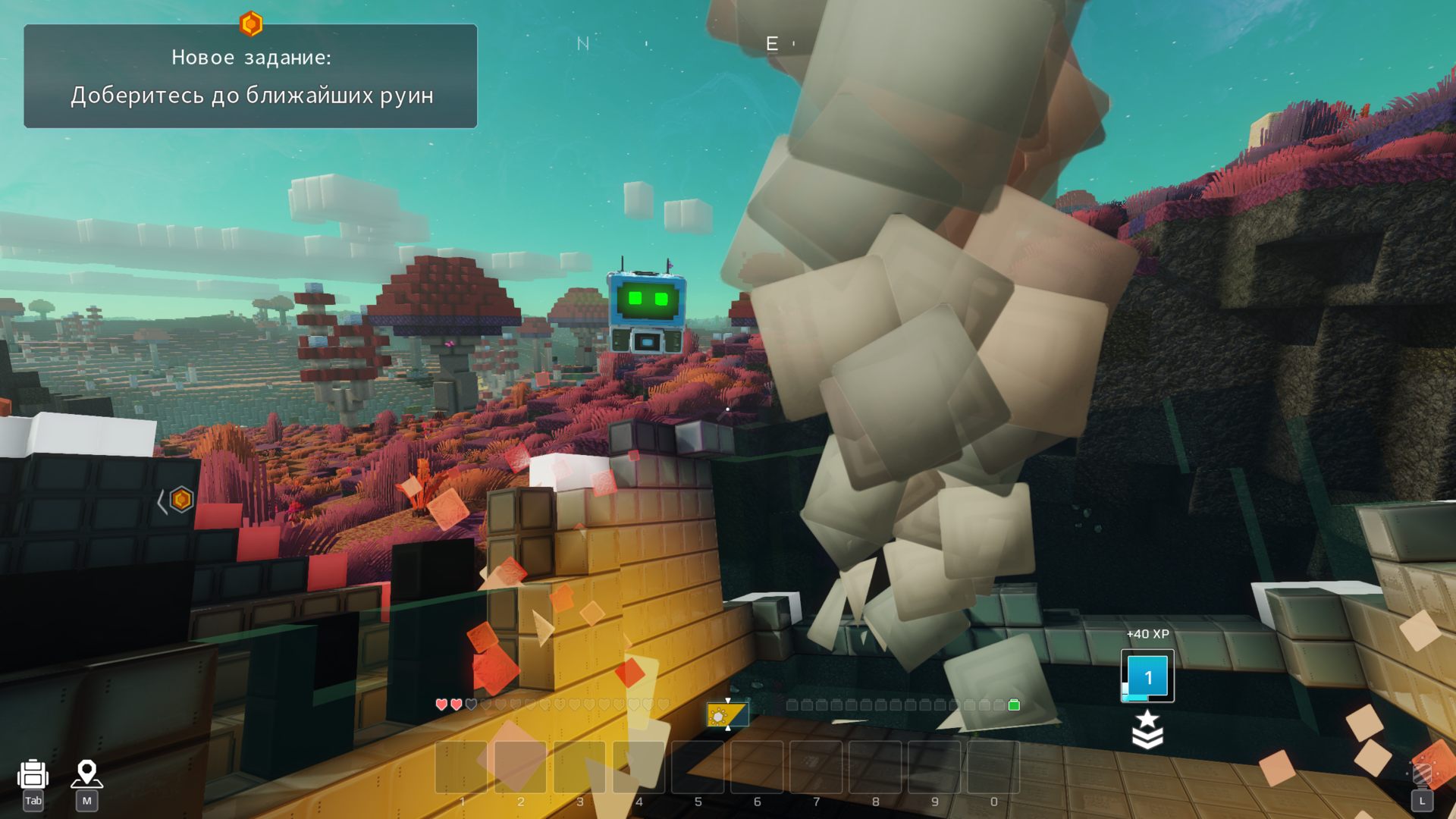Select the blue level 1 badge

(x=1147, y=676)
